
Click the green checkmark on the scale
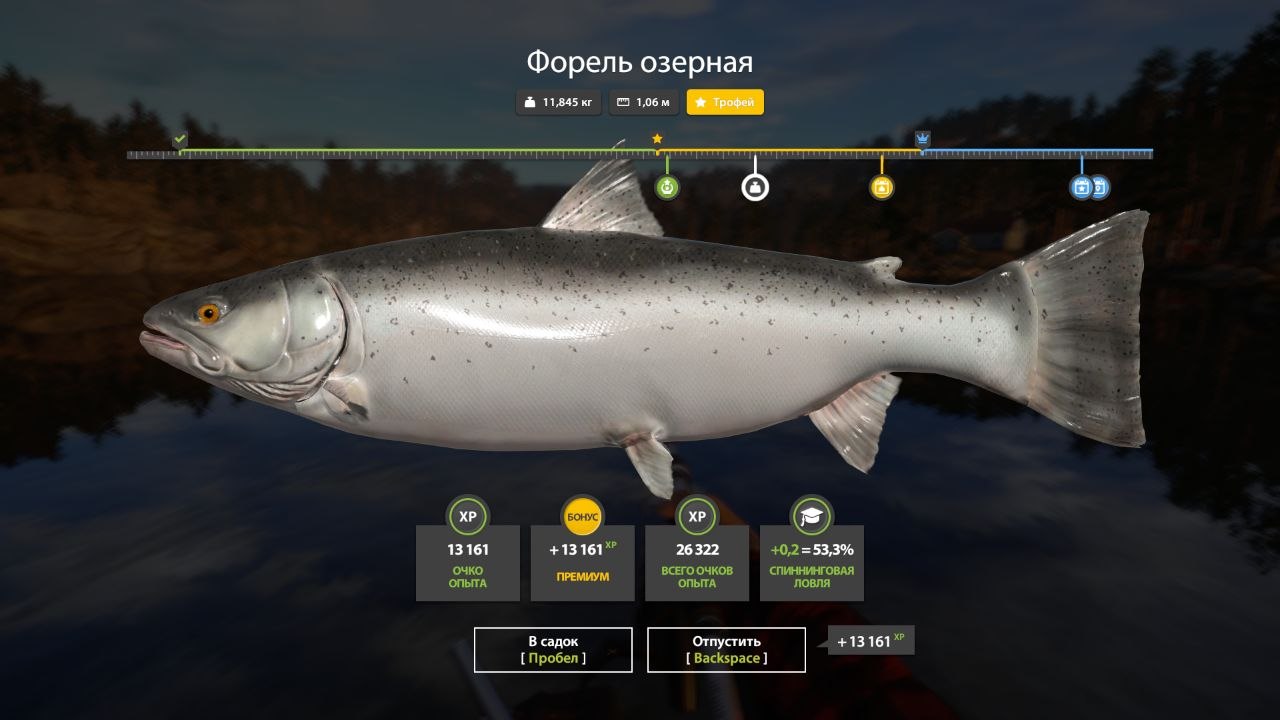click(x=180, y=139)
